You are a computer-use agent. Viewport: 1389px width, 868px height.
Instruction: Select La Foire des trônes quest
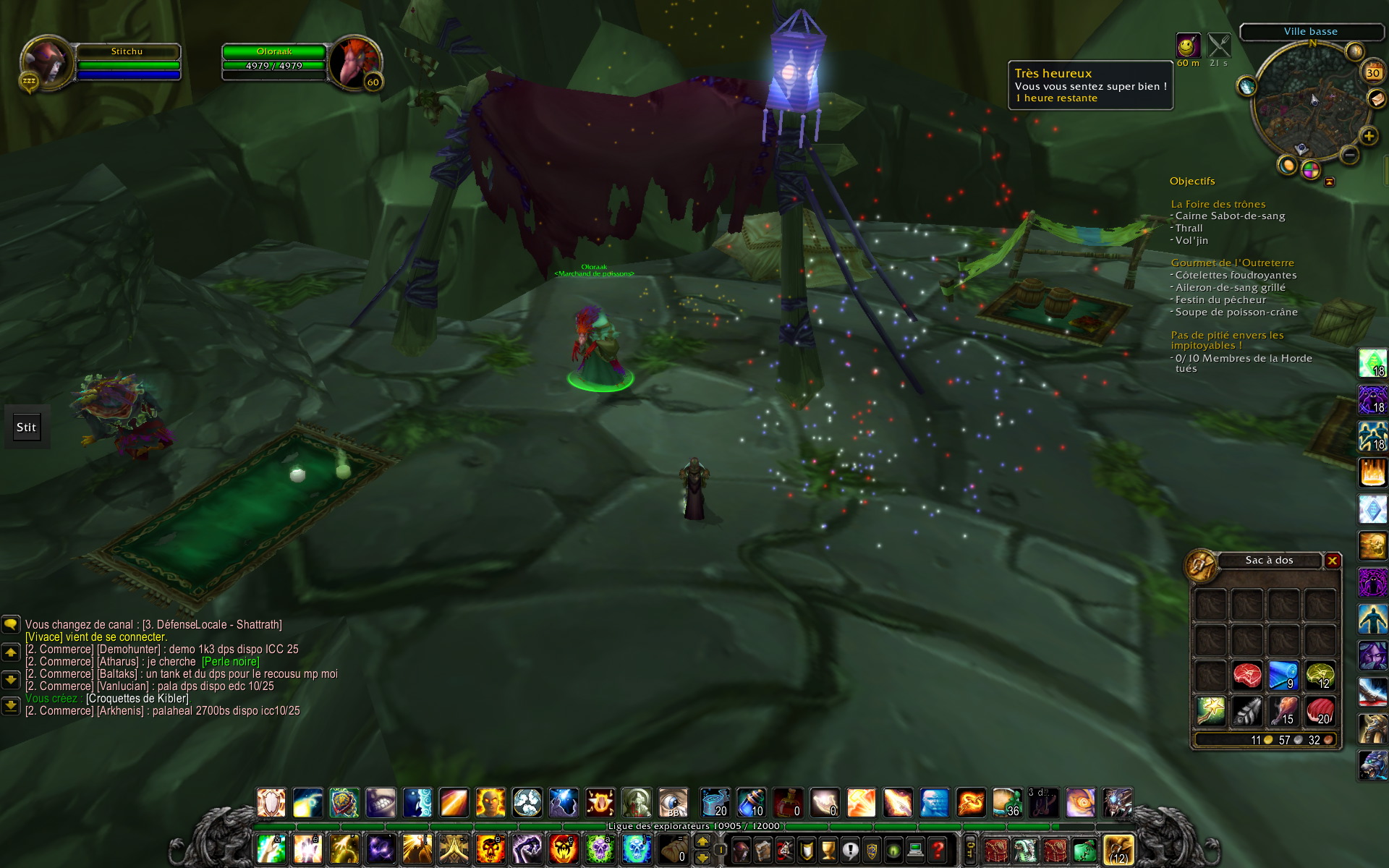click(1218, 204)
